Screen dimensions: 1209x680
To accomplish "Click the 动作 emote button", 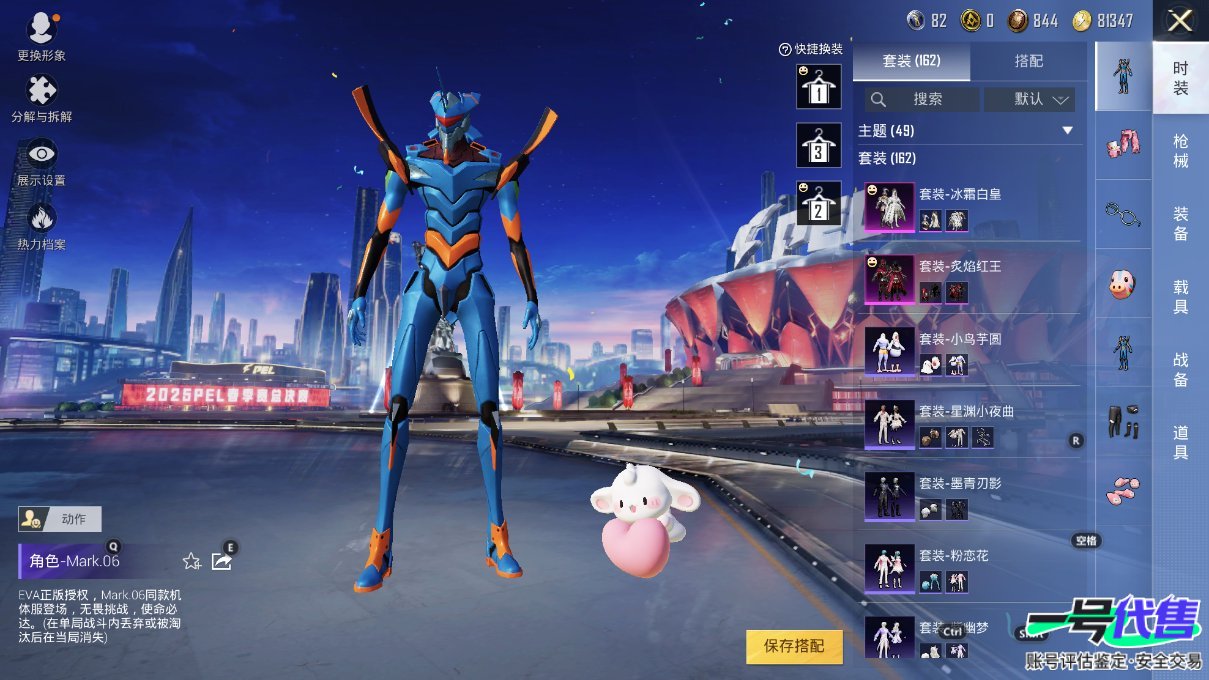I will (61, 519).
